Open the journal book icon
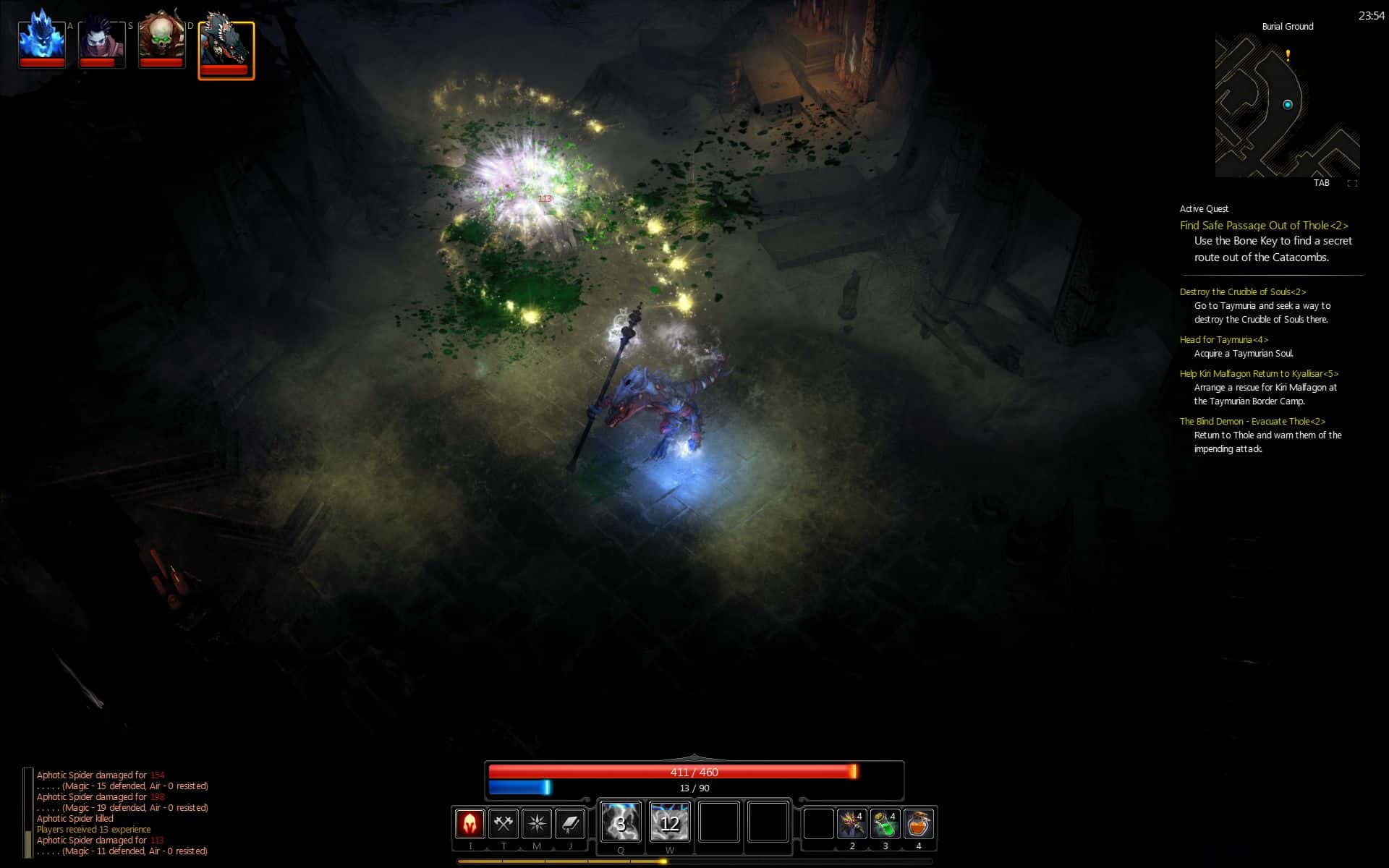The width and height of the screenshot is (1389, 868). [570, 824]
